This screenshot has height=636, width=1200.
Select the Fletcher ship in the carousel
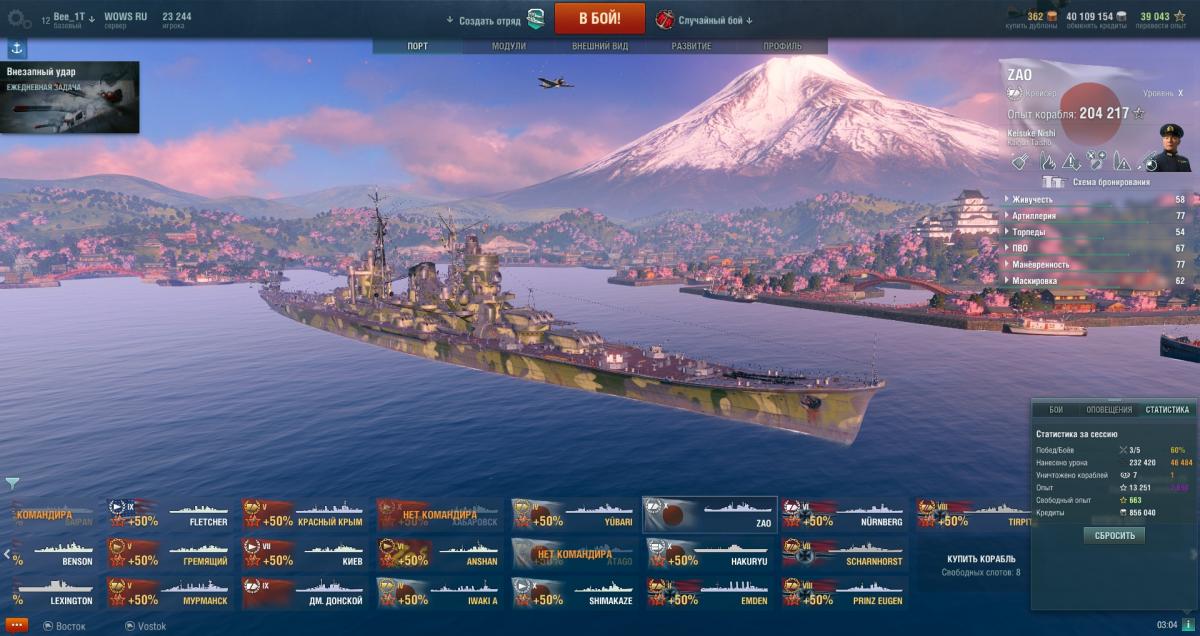coord(169,514)
